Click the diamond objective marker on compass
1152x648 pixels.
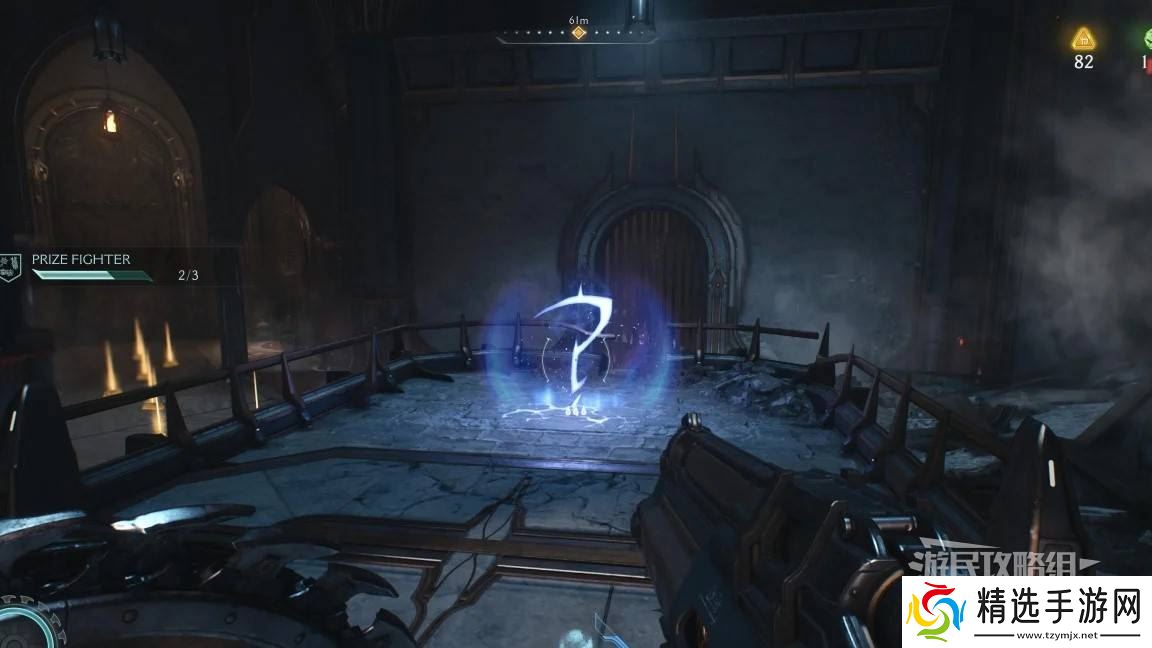[x=578, y=33]
